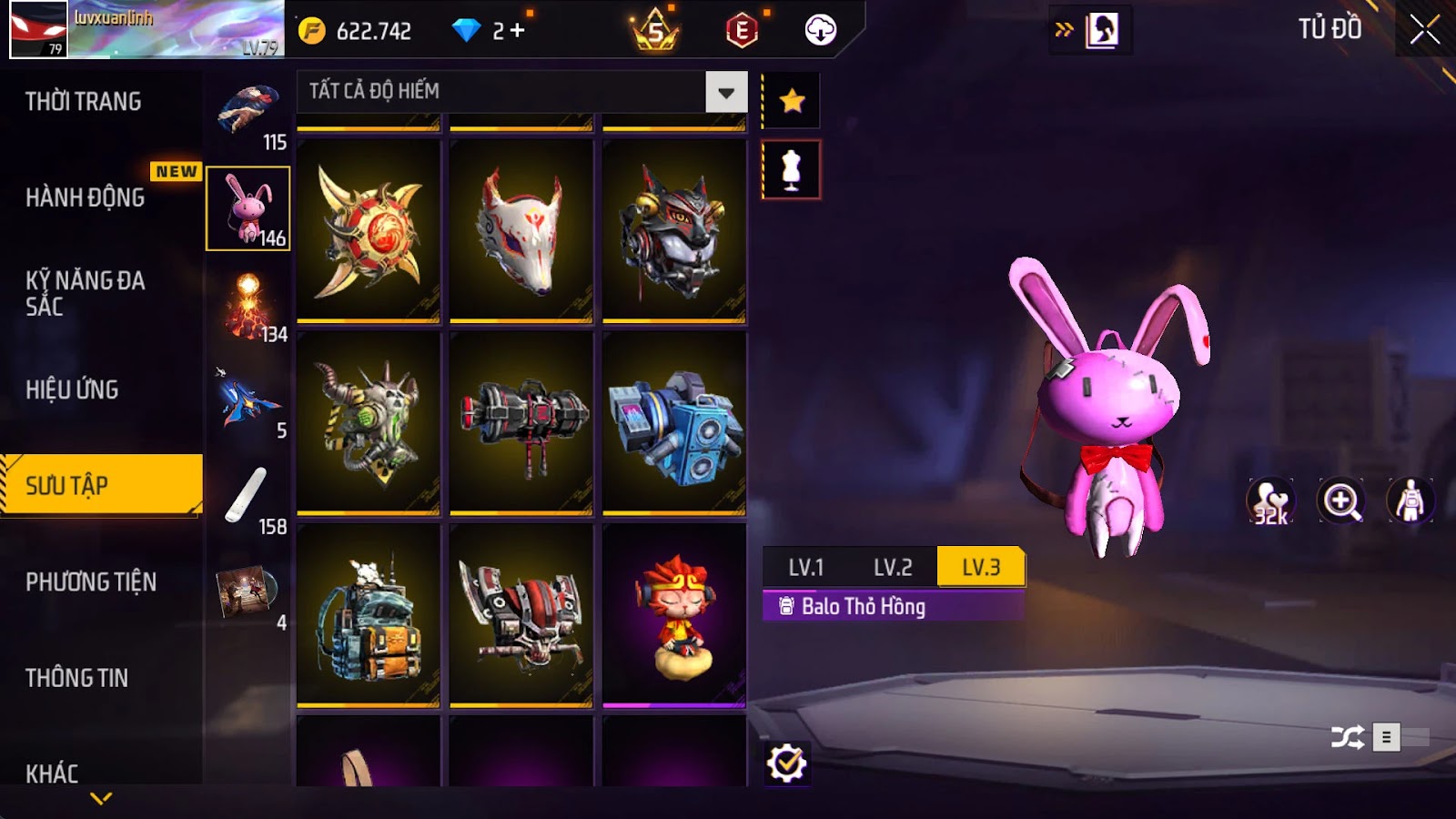Switch to the Hành Động tab
Viewport: 1456px width, 819px height.
tap(86, 197)
